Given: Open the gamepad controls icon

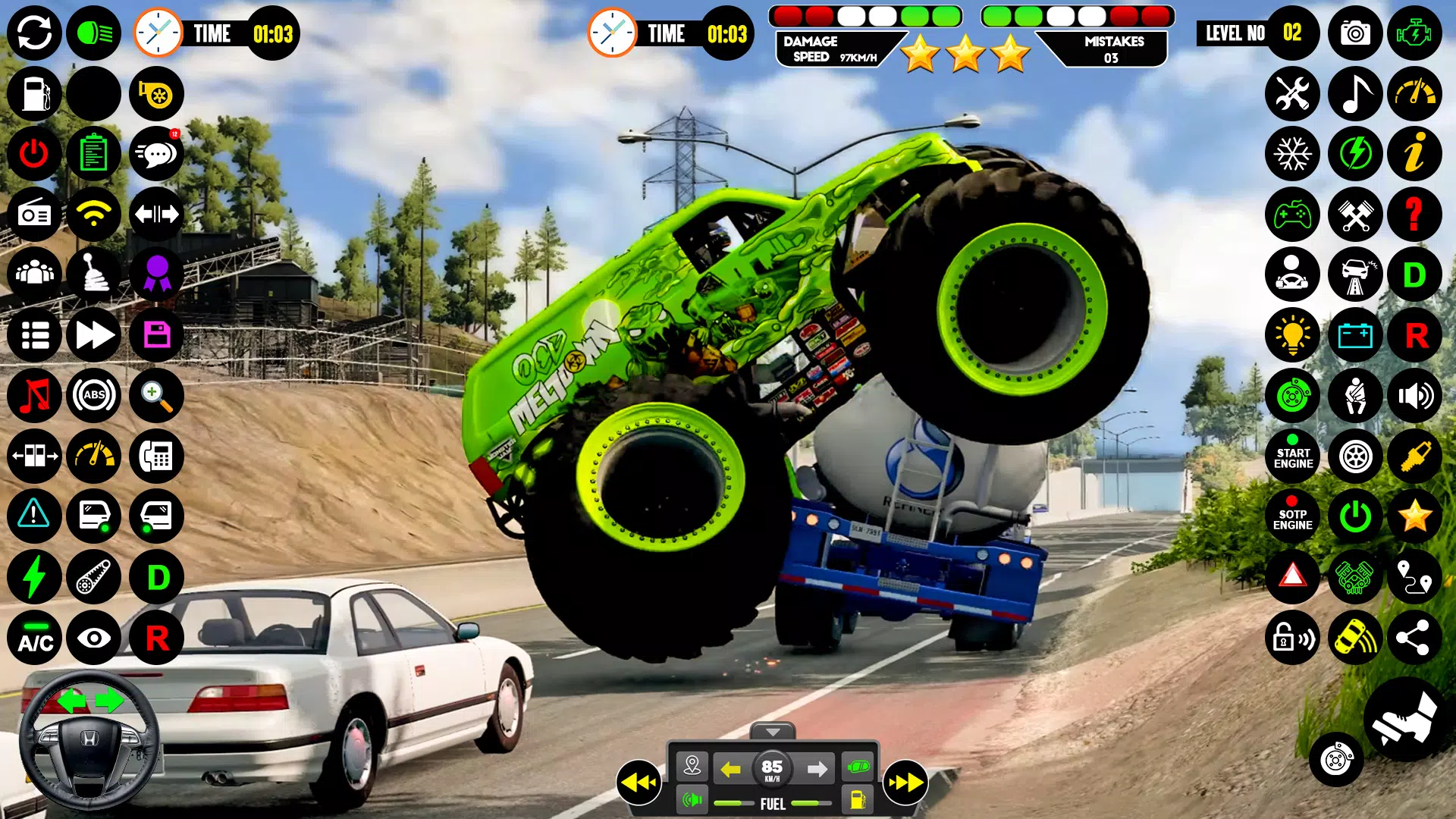Looking at the screenshot, I should point(1293,215).
